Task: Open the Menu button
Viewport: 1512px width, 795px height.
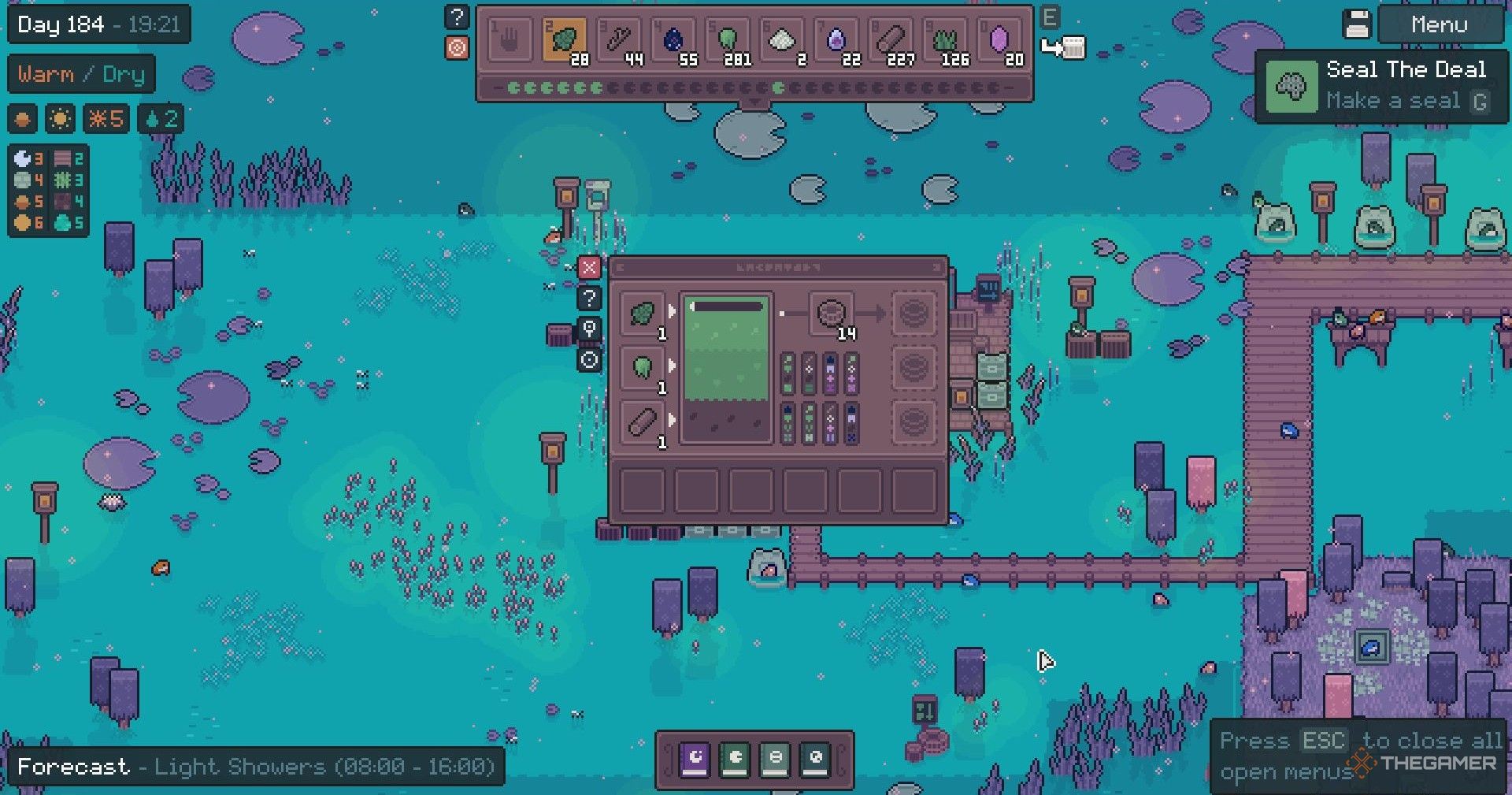Action: 1439,25
